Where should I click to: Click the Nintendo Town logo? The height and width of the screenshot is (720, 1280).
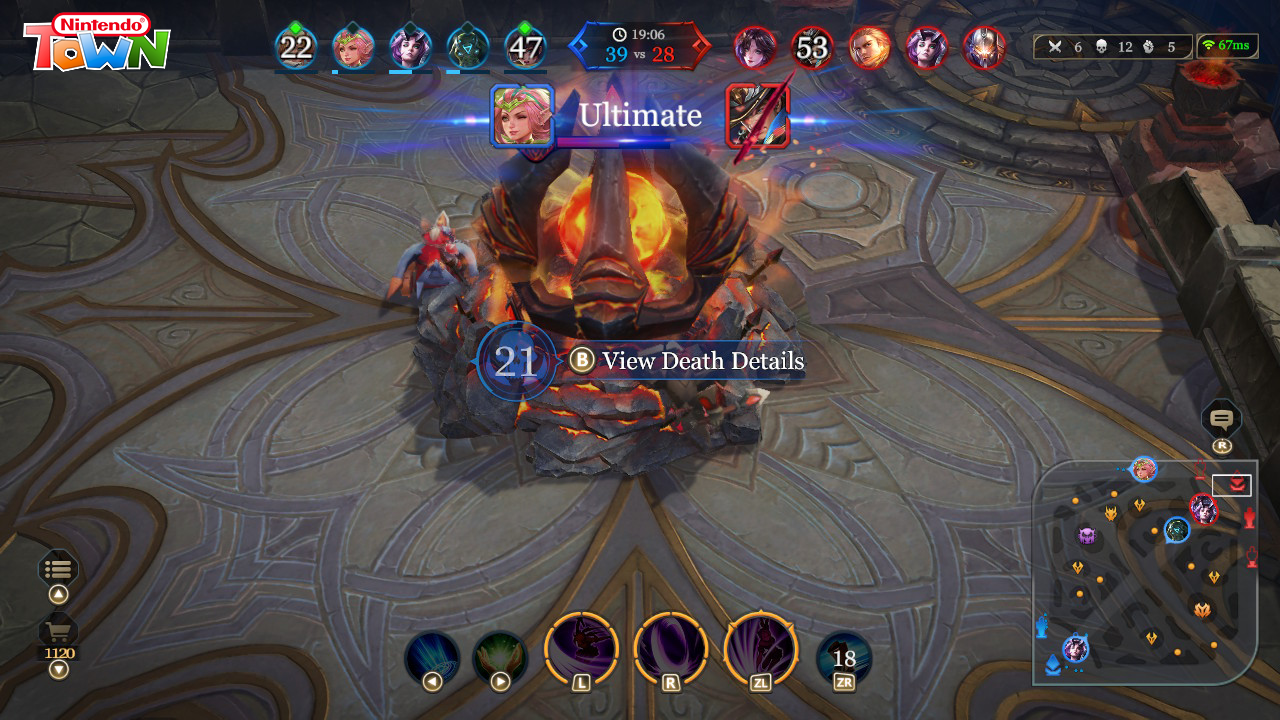point(97,42)
